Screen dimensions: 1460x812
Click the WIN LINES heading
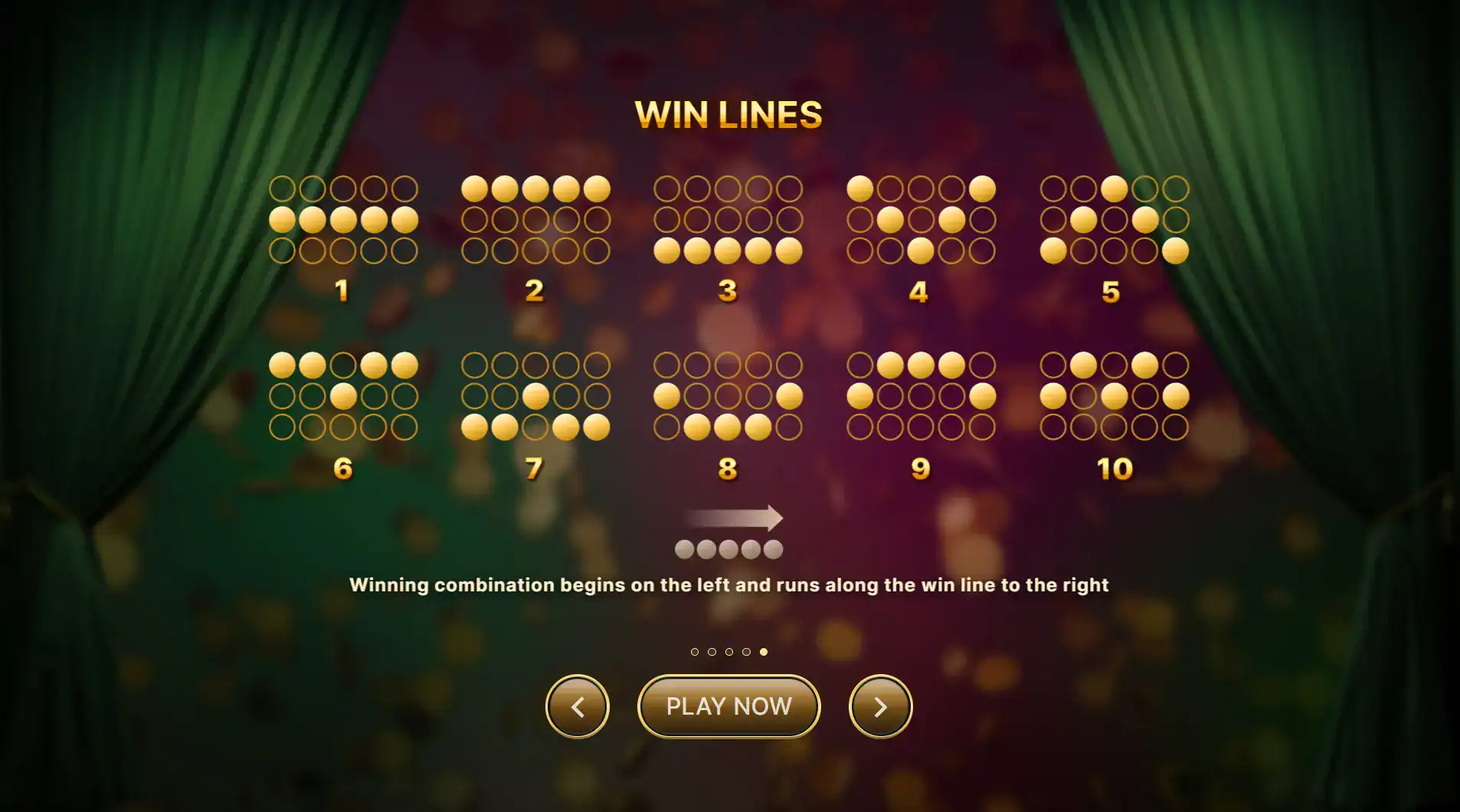[729, 115]
